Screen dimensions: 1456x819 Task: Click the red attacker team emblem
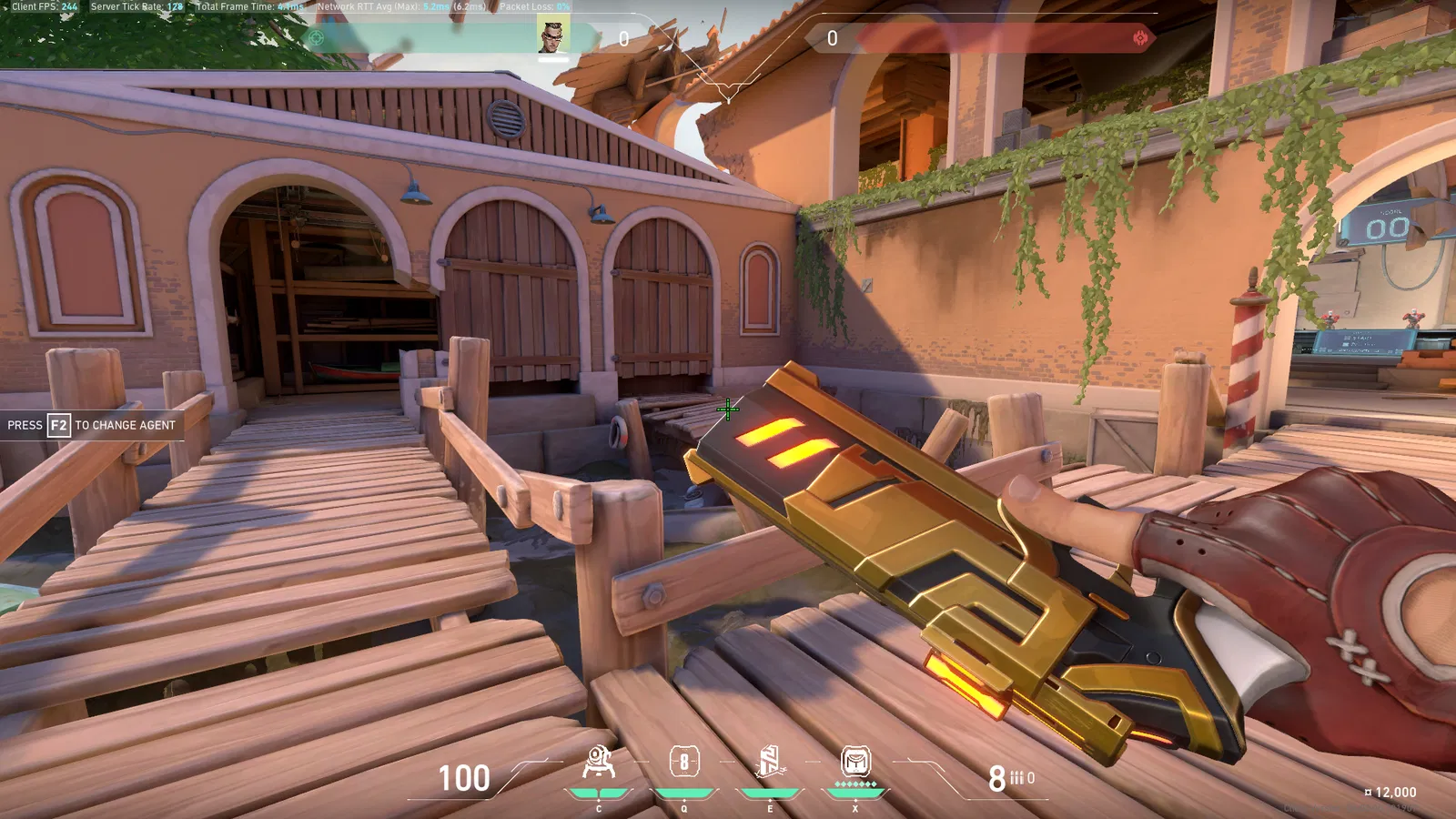pyautogui.click(x=1140, y=37)
